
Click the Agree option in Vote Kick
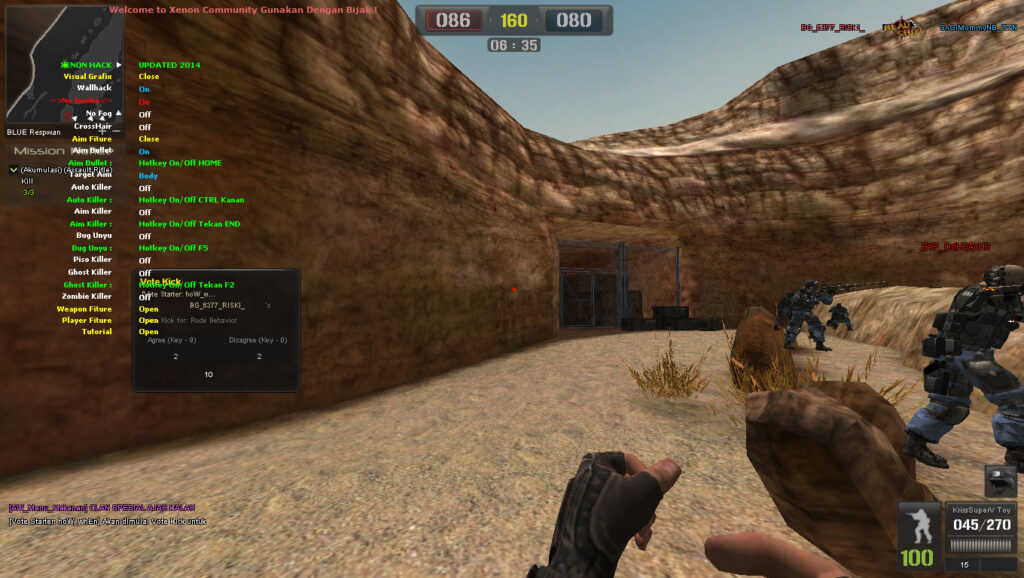pos(172,340)
